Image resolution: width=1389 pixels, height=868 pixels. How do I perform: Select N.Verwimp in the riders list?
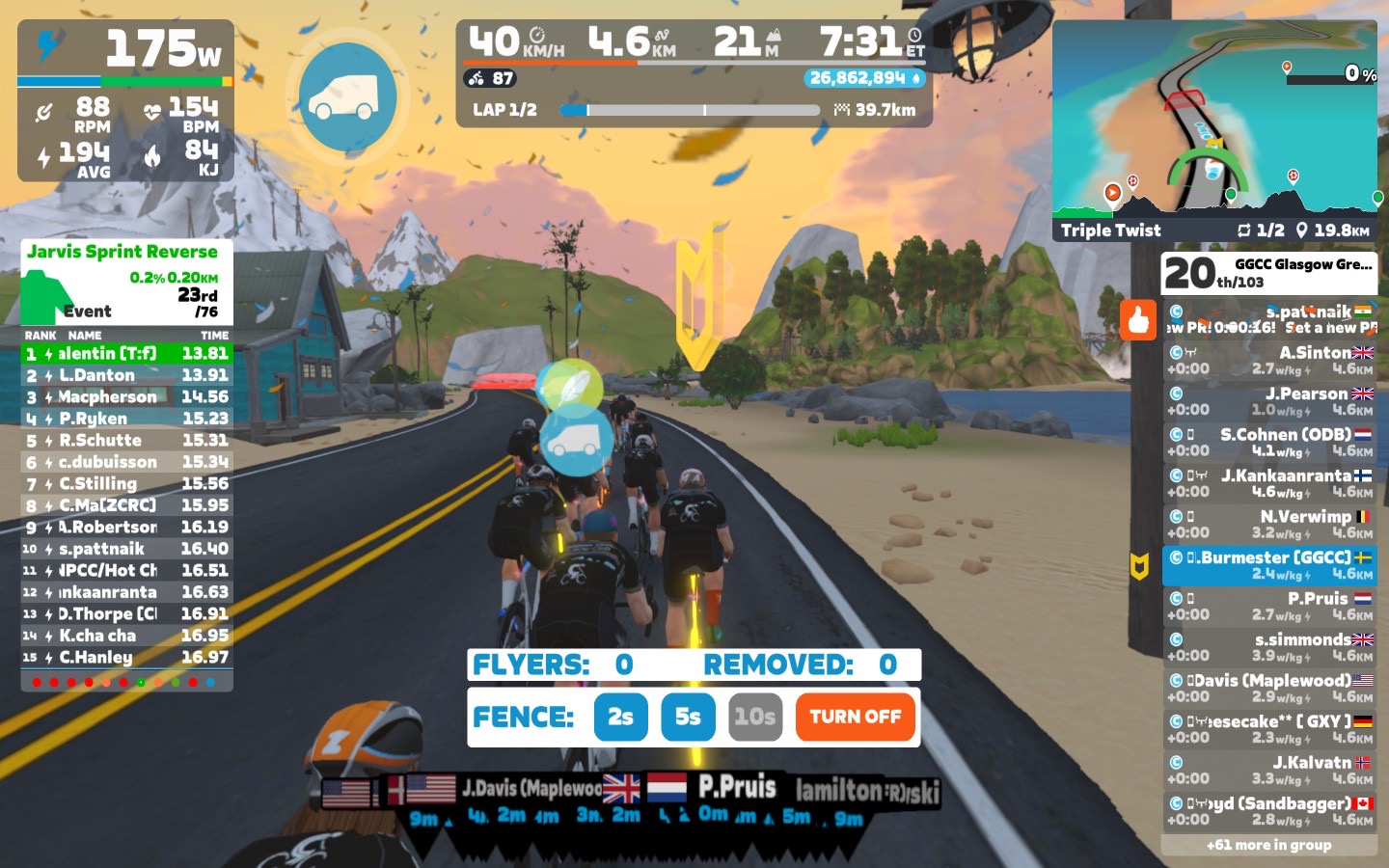[x=1269, y=525]
